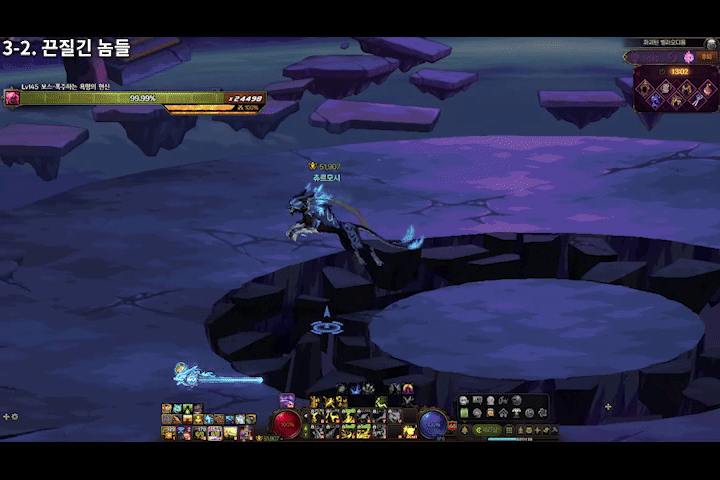Click the blue MP orb
This screenshot has width=720, height=480.
[x=433, y=423]
